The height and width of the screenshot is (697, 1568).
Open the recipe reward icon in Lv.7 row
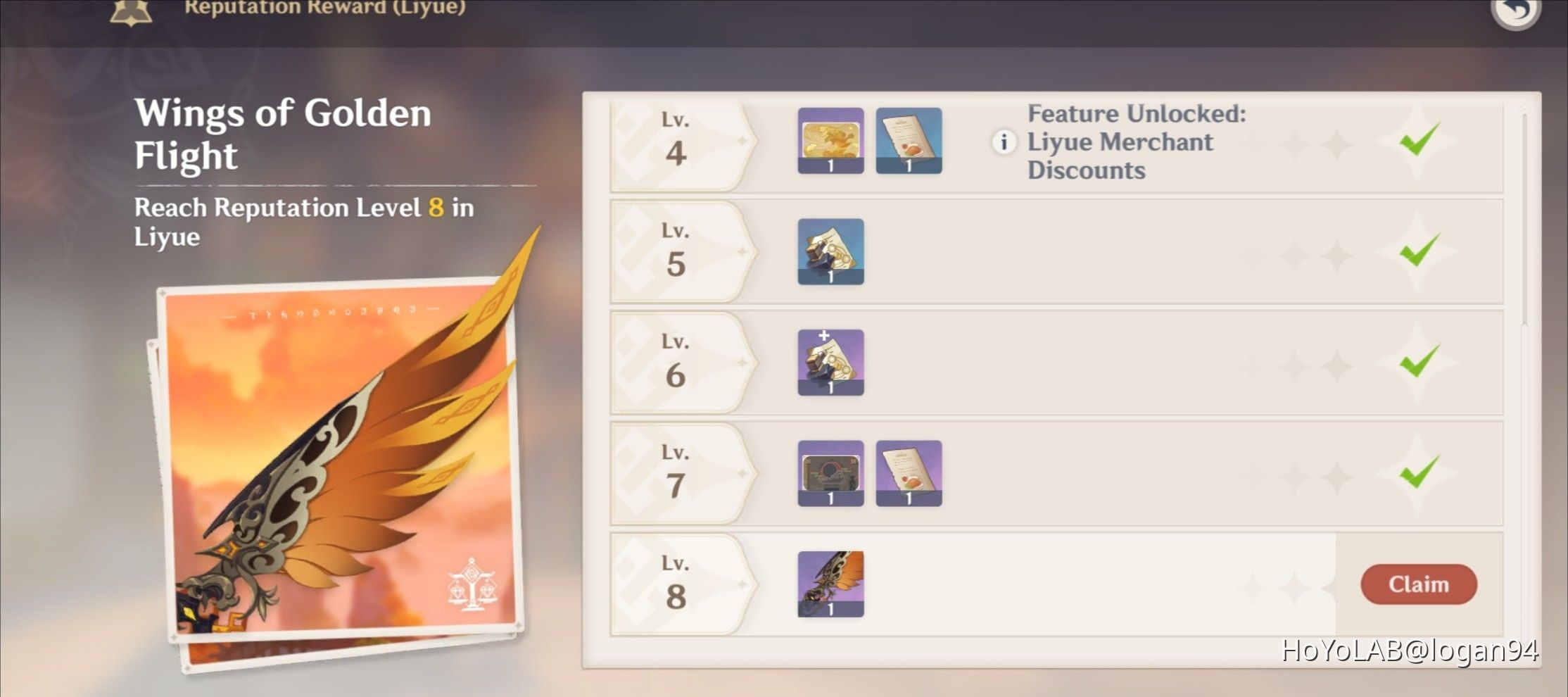coord(909,473)
